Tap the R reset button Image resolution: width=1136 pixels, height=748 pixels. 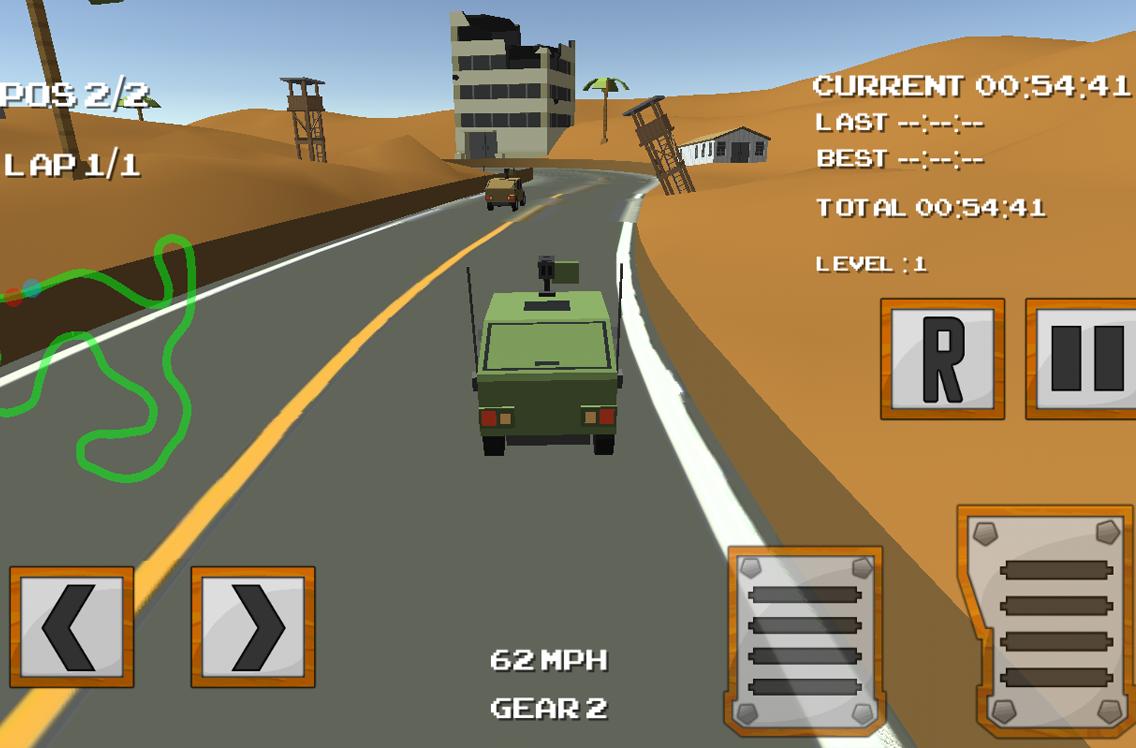pyautogui.click(x=942, y=358)
